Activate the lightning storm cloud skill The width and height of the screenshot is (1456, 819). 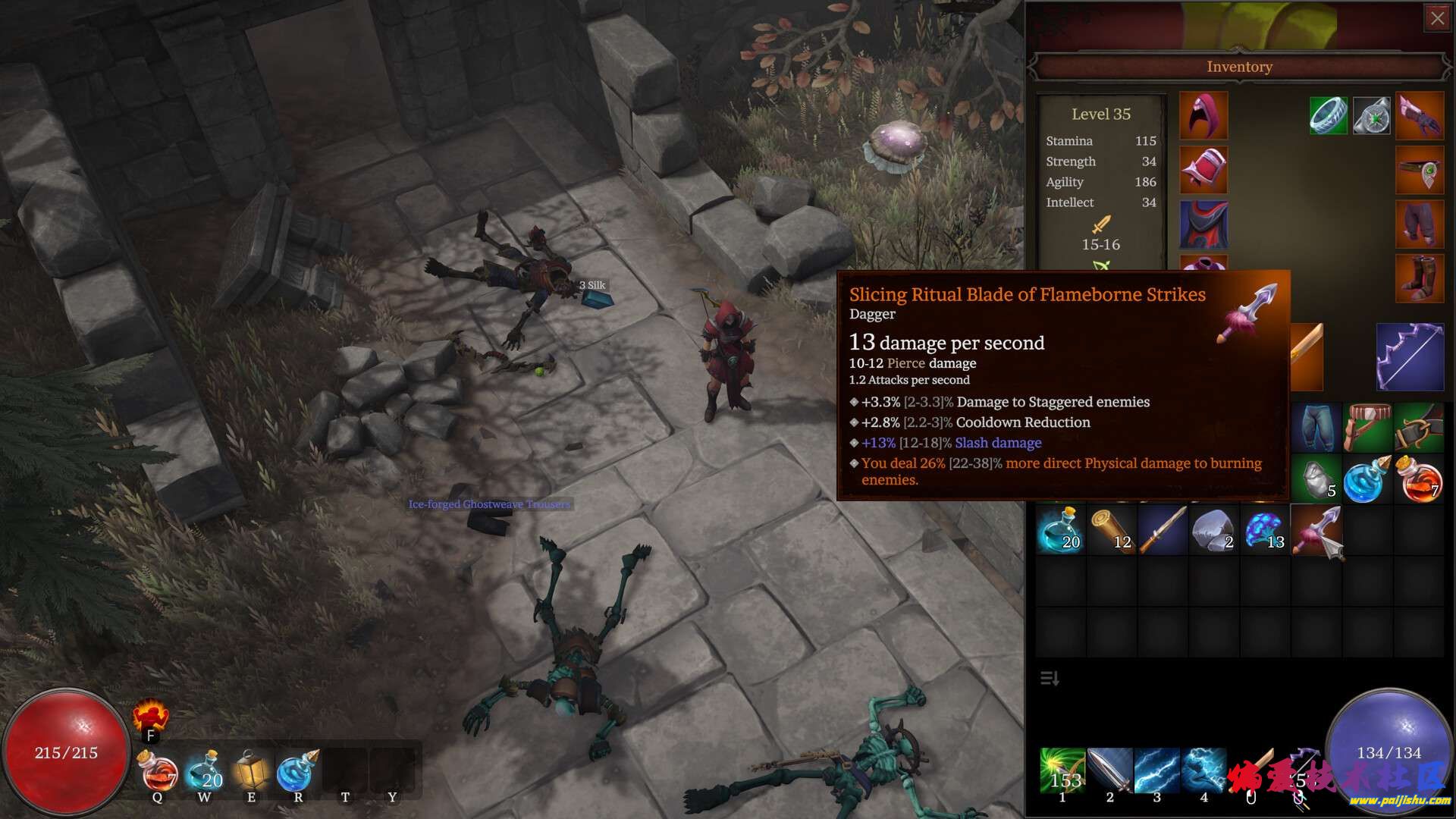click(1203, 771)
